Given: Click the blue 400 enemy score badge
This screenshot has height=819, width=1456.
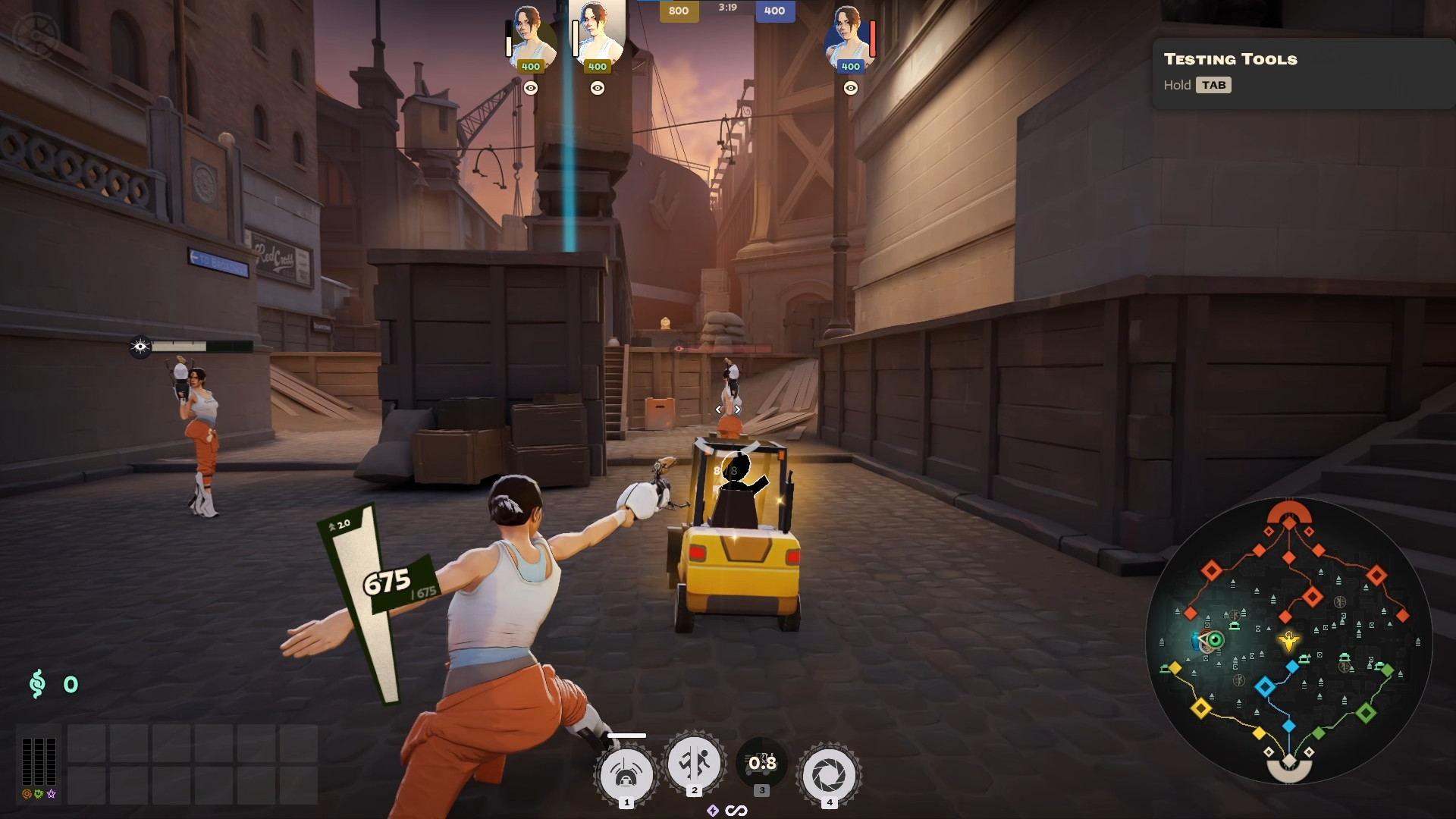Looking at the screenshot, I should coord(775,11).
